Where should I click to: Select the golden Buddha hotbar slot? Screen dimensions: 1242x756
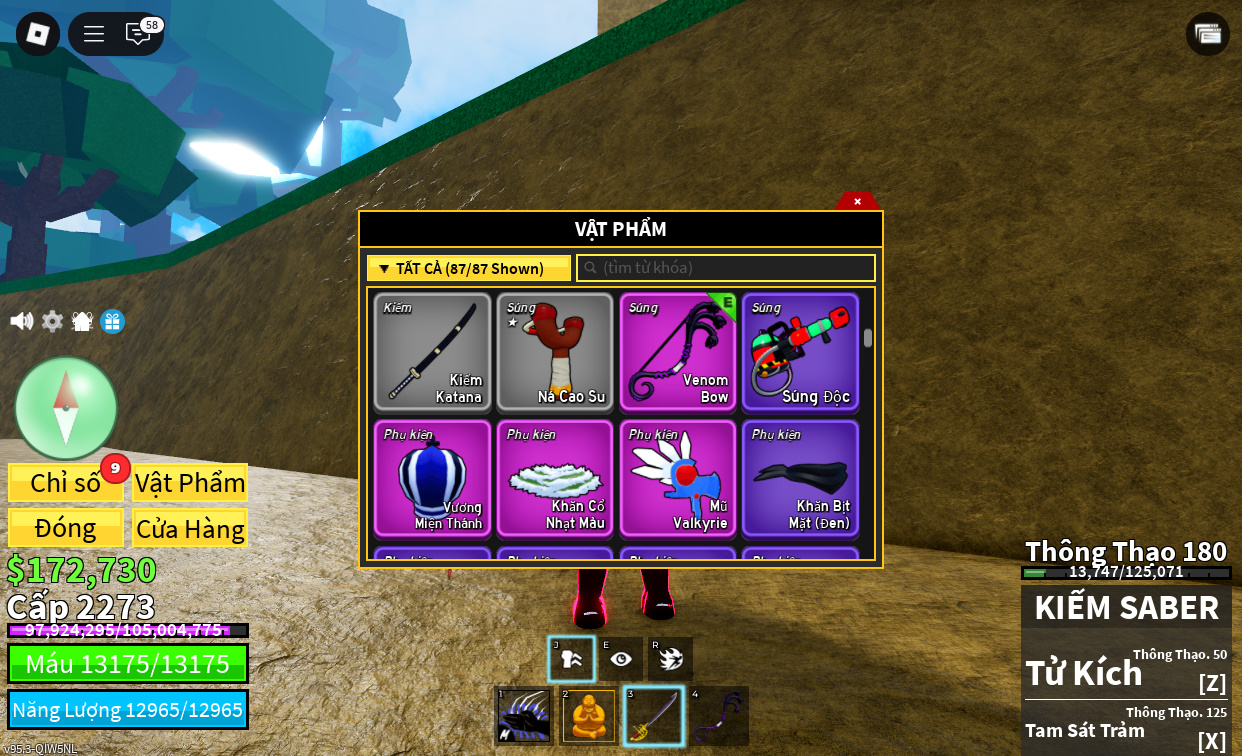tap(588, 716)
